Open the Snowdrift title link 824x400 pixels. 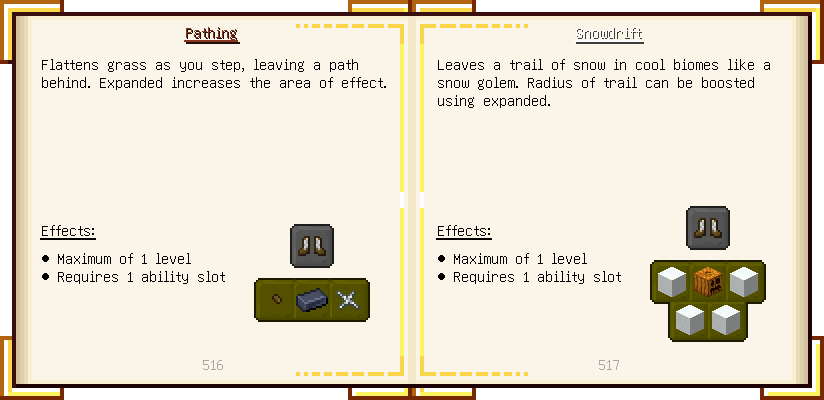point(609,34)
